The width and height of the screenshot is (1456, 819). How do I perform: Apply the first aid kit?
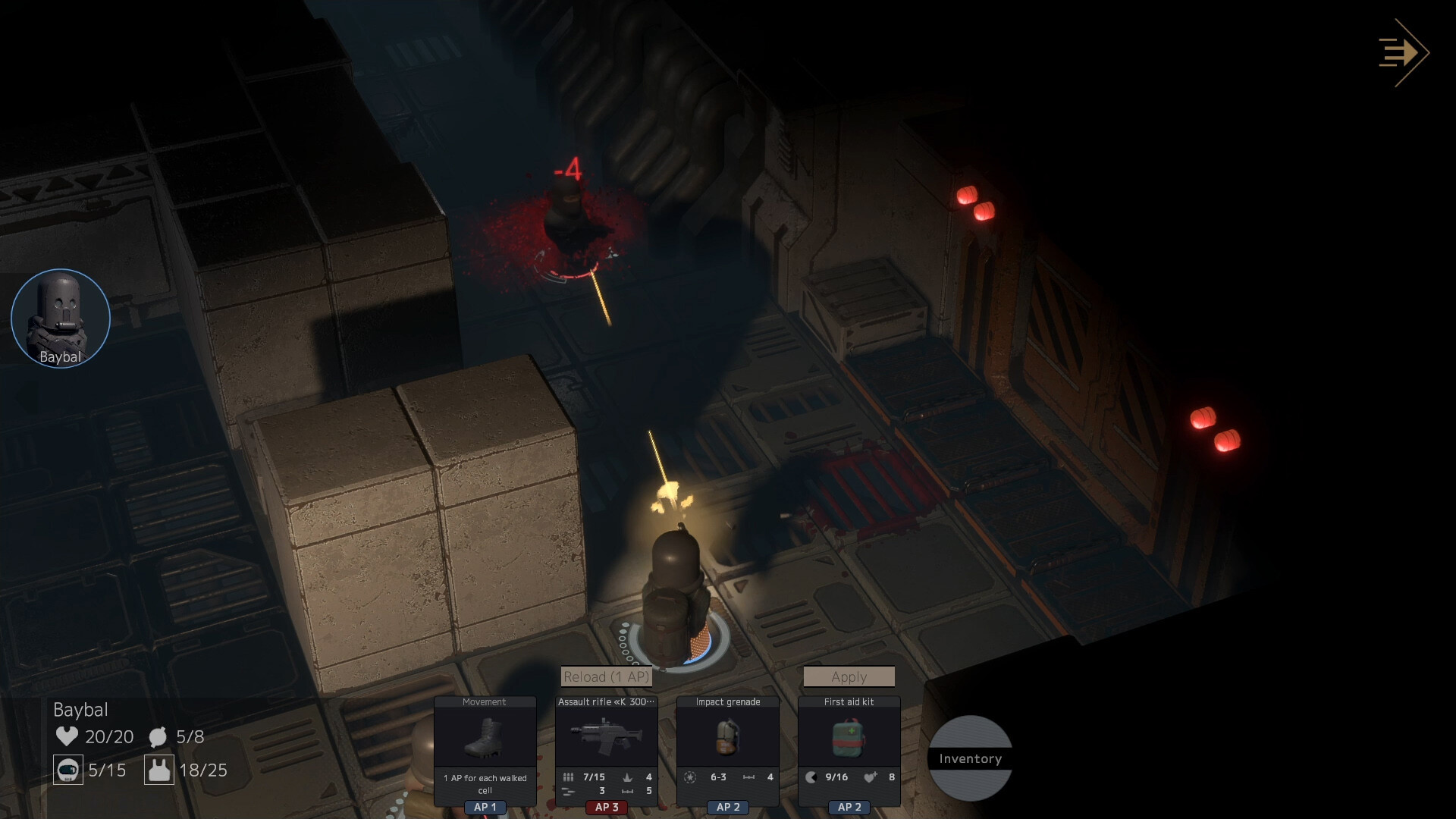point(849,676)
